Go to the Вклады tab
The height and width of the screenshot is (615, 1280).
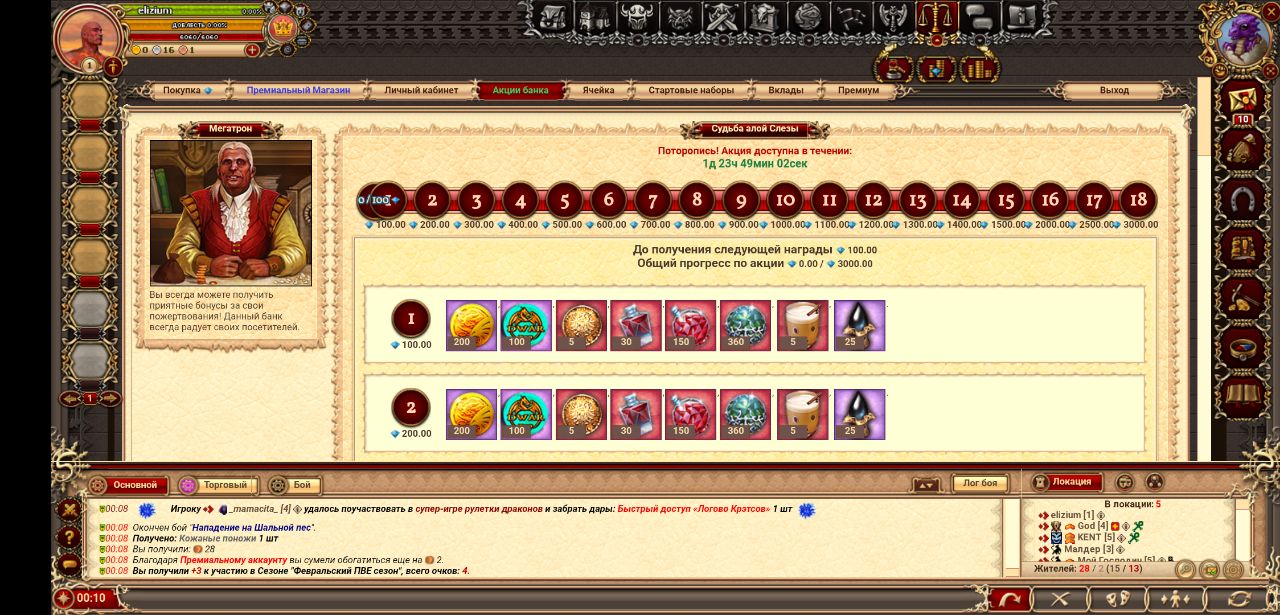[x=785, y=90]
